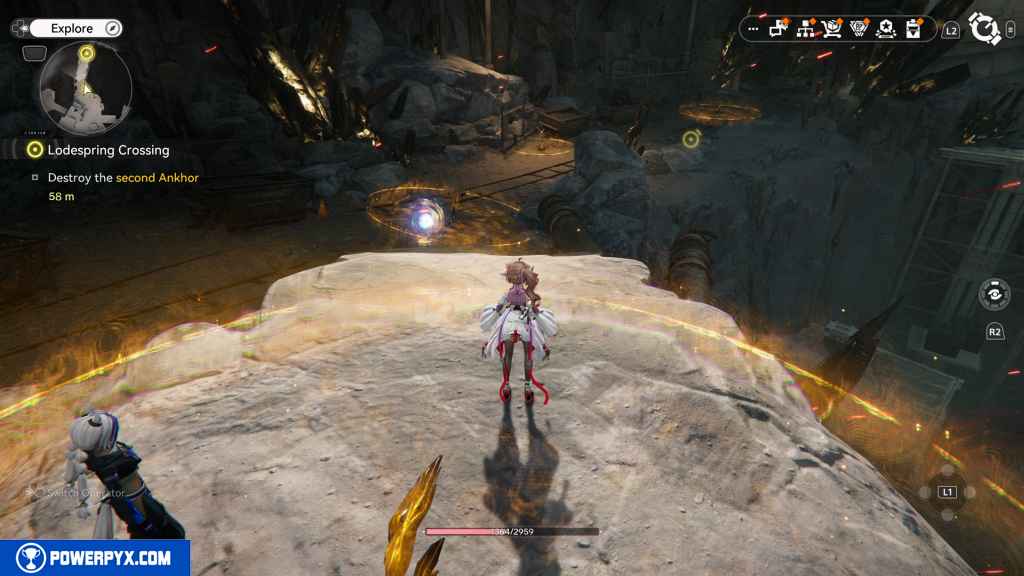The width and height of the screenshot is (1024, 576).
Task: Open the circular minimap
Action: point(85,89)
